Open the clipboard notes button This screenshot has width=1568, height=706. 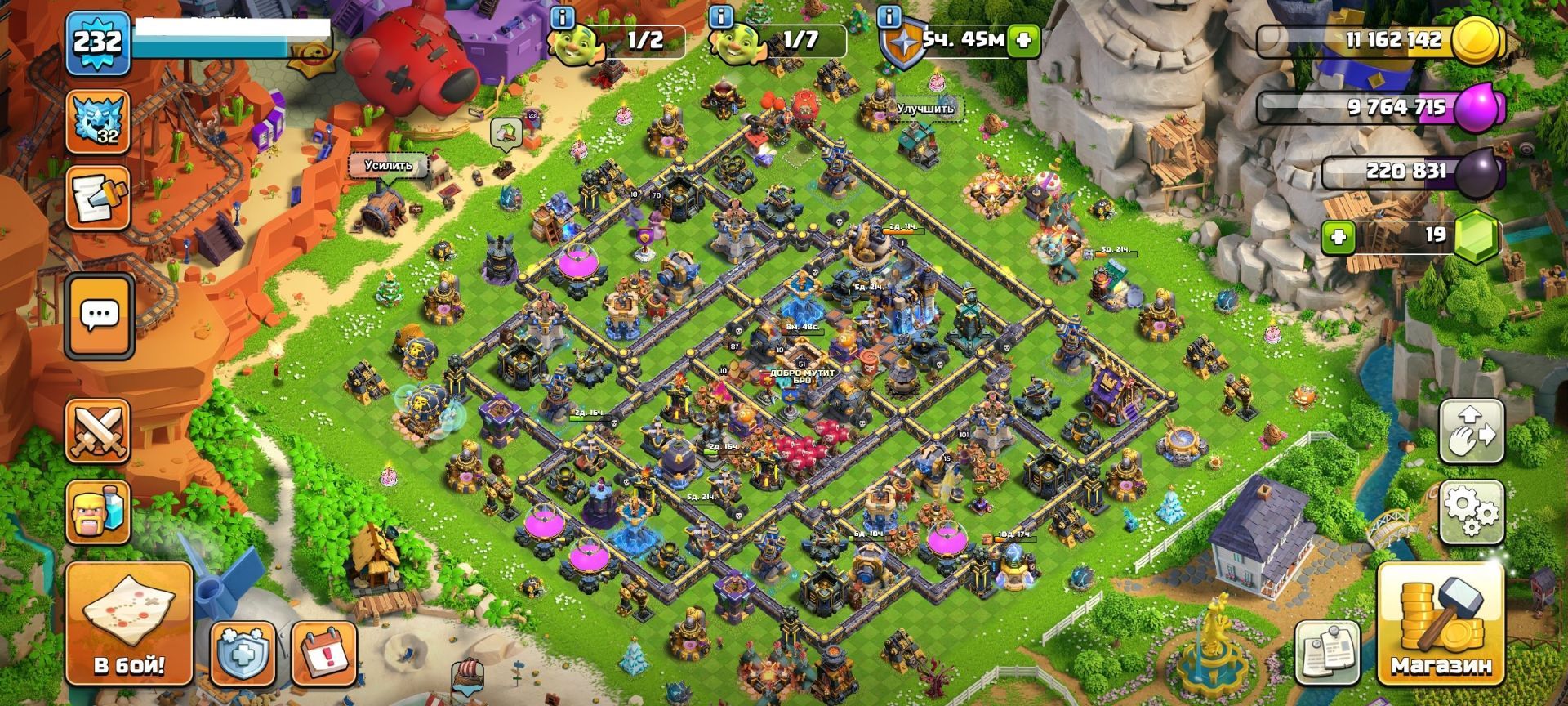1327,654
